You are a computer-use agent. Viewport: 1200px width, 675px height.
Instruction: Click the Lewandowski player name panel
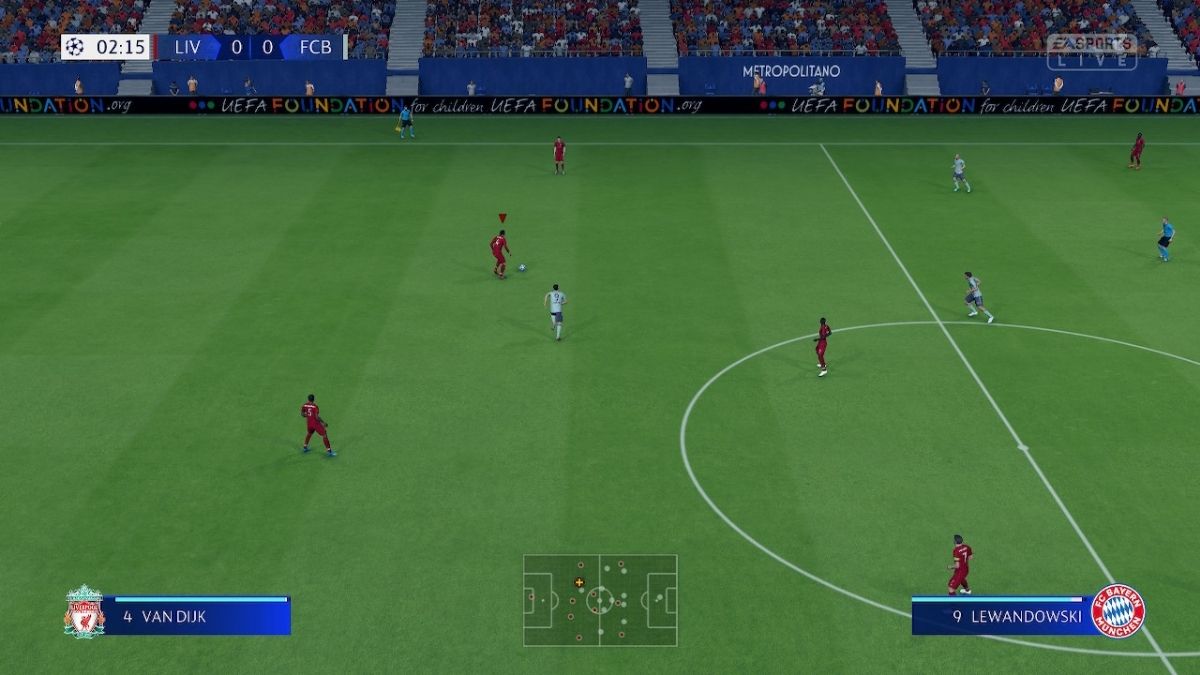[1001, 616]
